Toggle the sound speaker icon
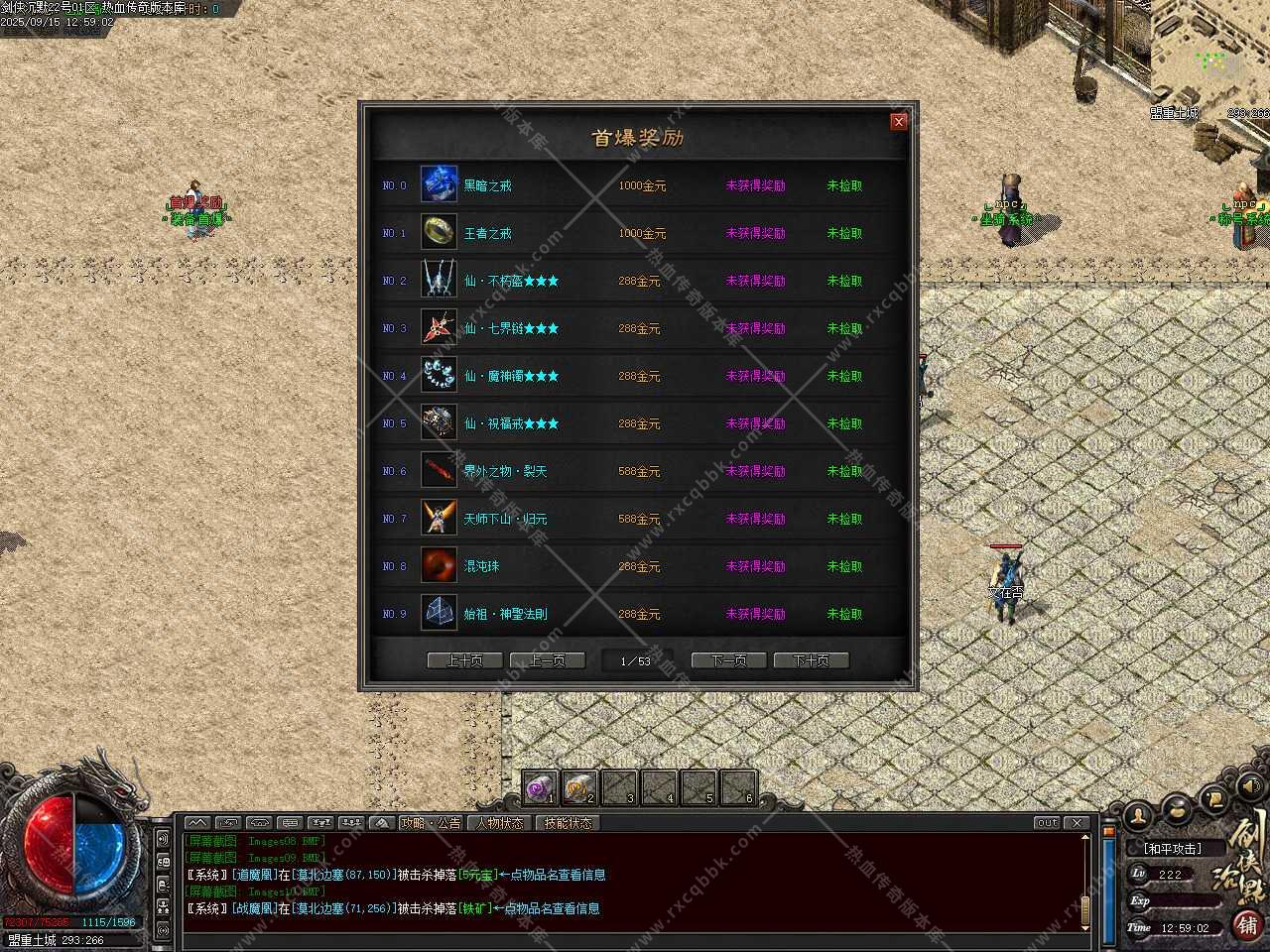This screenshot has height=952, width=1270. pyautogui.click(x=1249, y=786)
